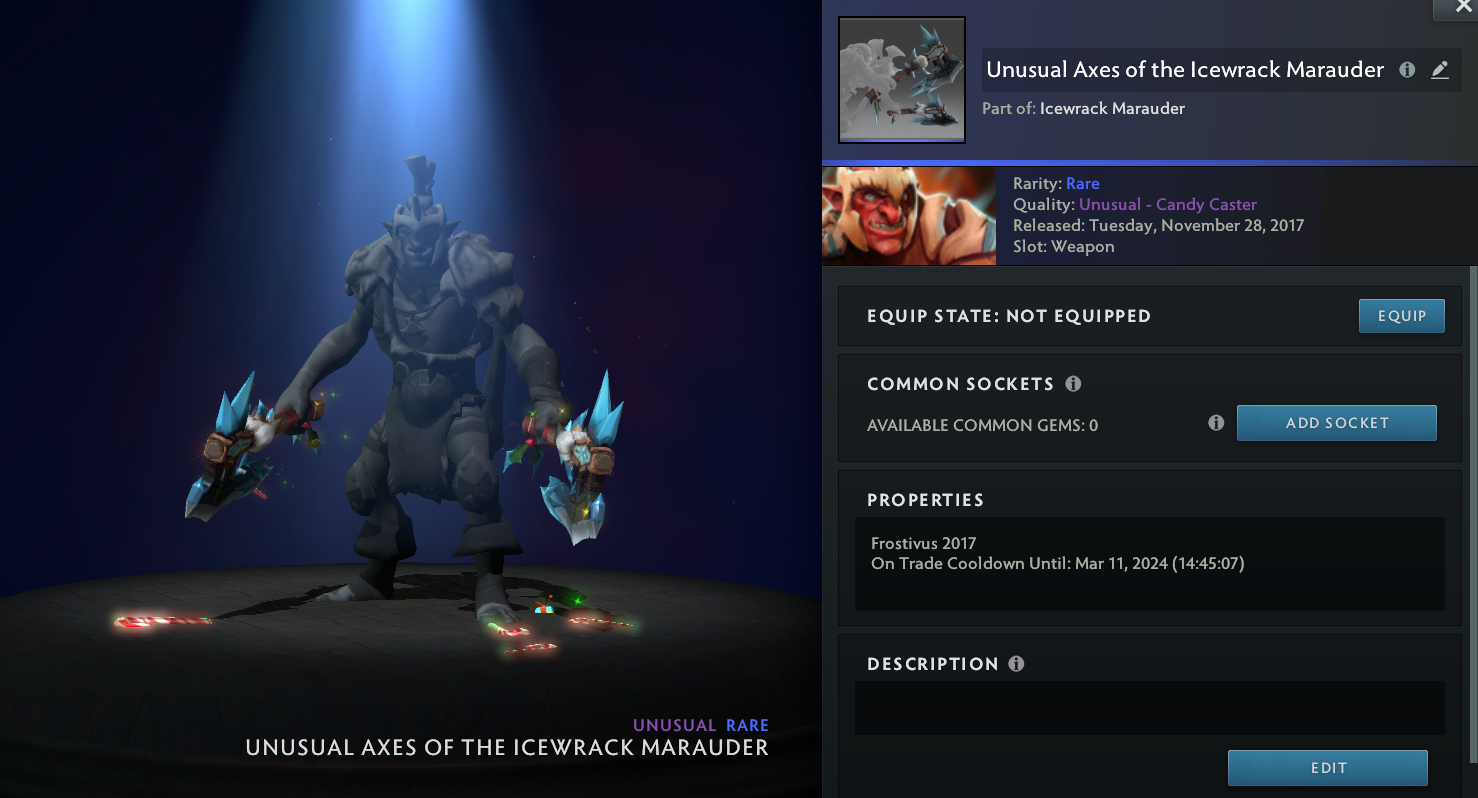Show the Description info tooltip
This screenshot has width=1478, height=798.
(x=1016, y=664)
